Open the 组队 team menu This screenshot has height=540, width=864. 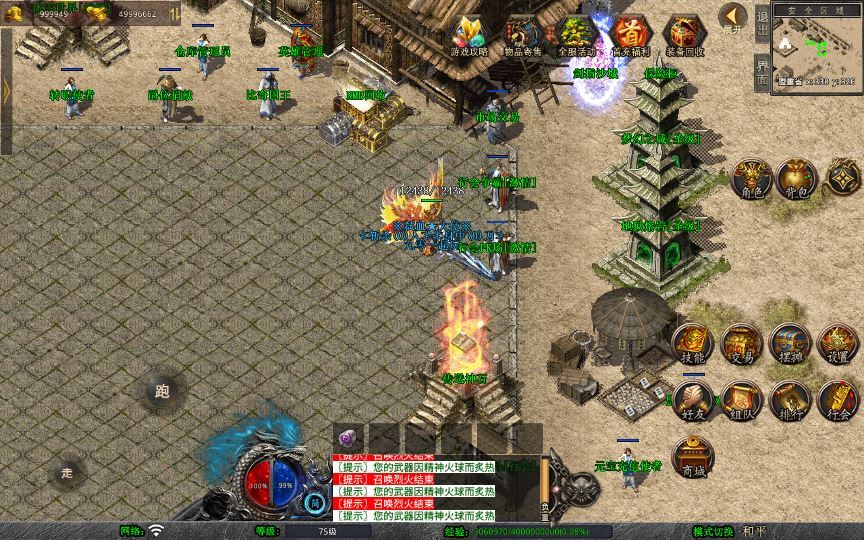pos(741,399)
